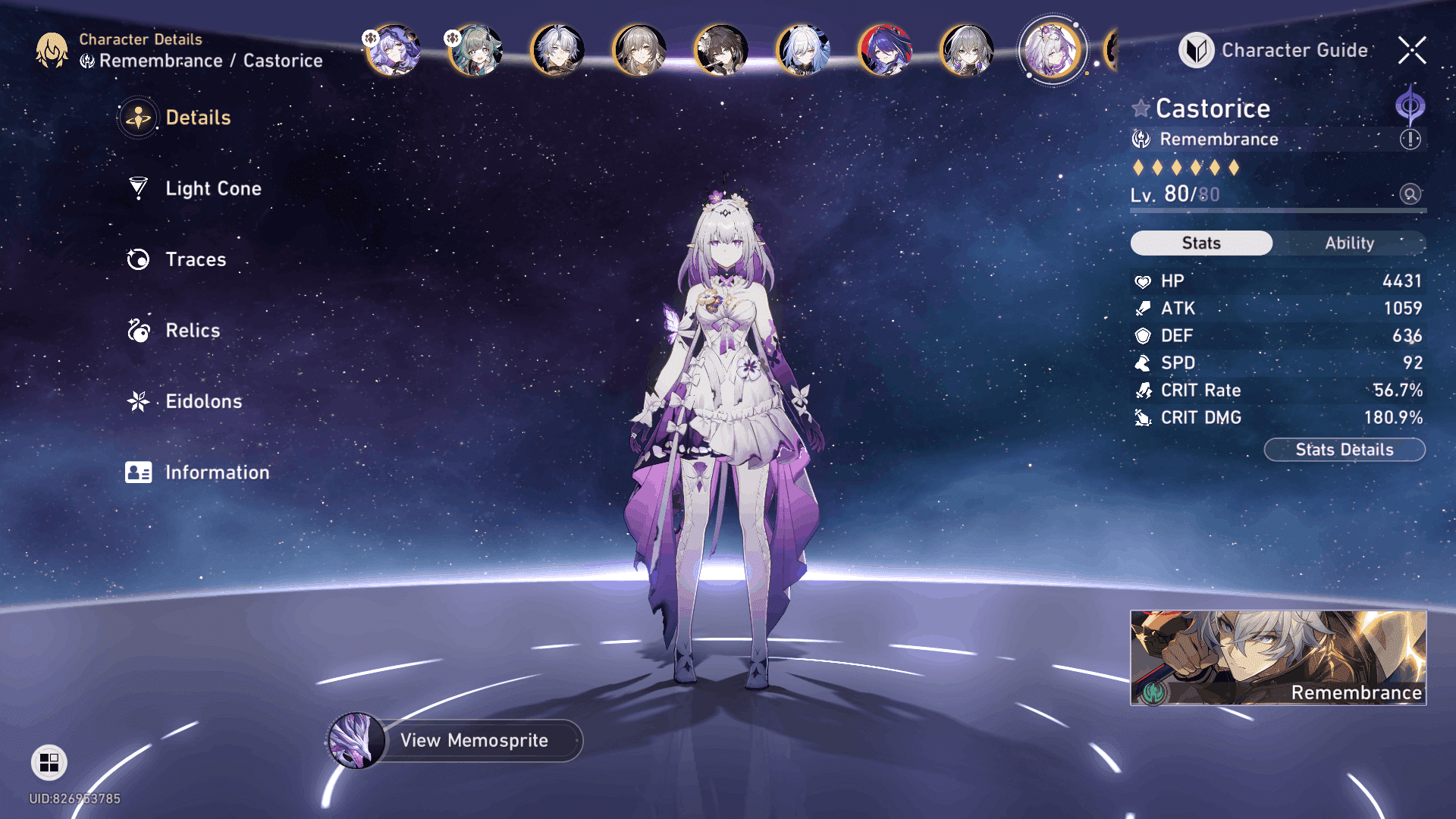Viewport: 1456px width, 819px height.
Task: Show character Information
Action: pos(216,472)
